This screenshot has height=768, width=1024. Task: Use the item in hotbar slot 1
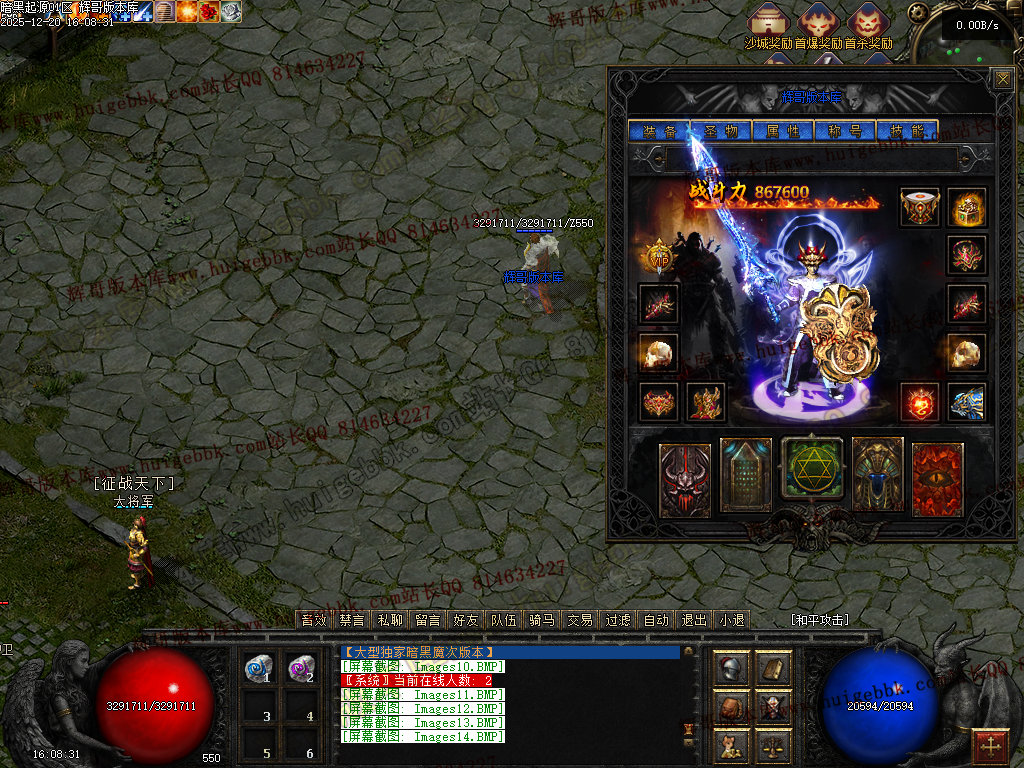(260, 669)
